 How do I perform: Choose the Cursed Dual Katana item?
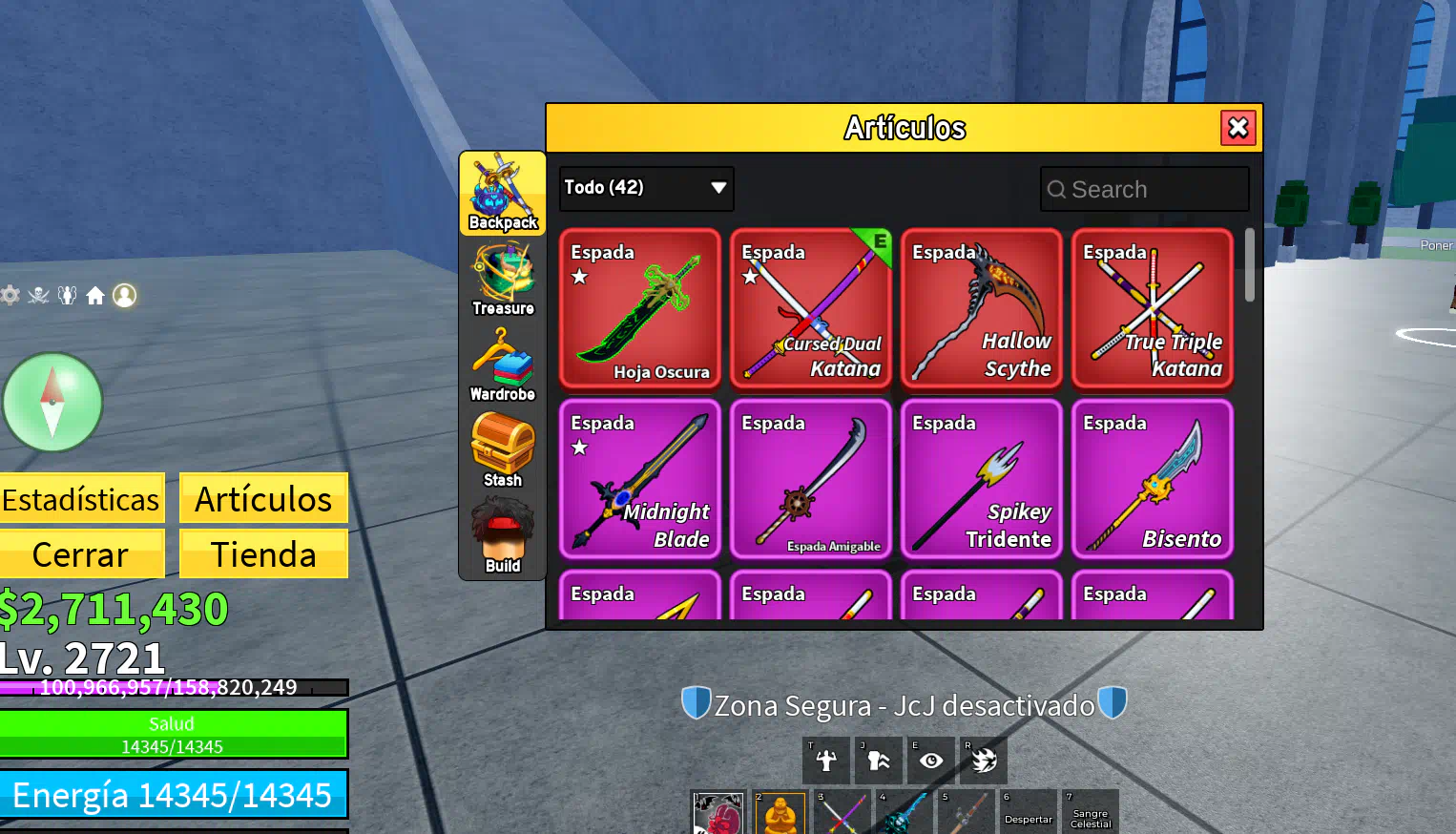[811, 308]
